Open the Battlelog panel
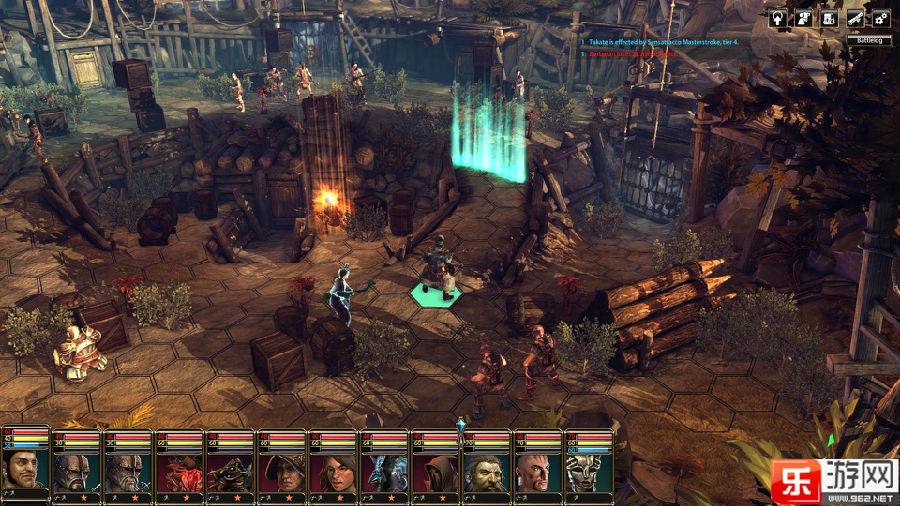The height and width of the screenshot is (506, 900). tap(868, 40)
